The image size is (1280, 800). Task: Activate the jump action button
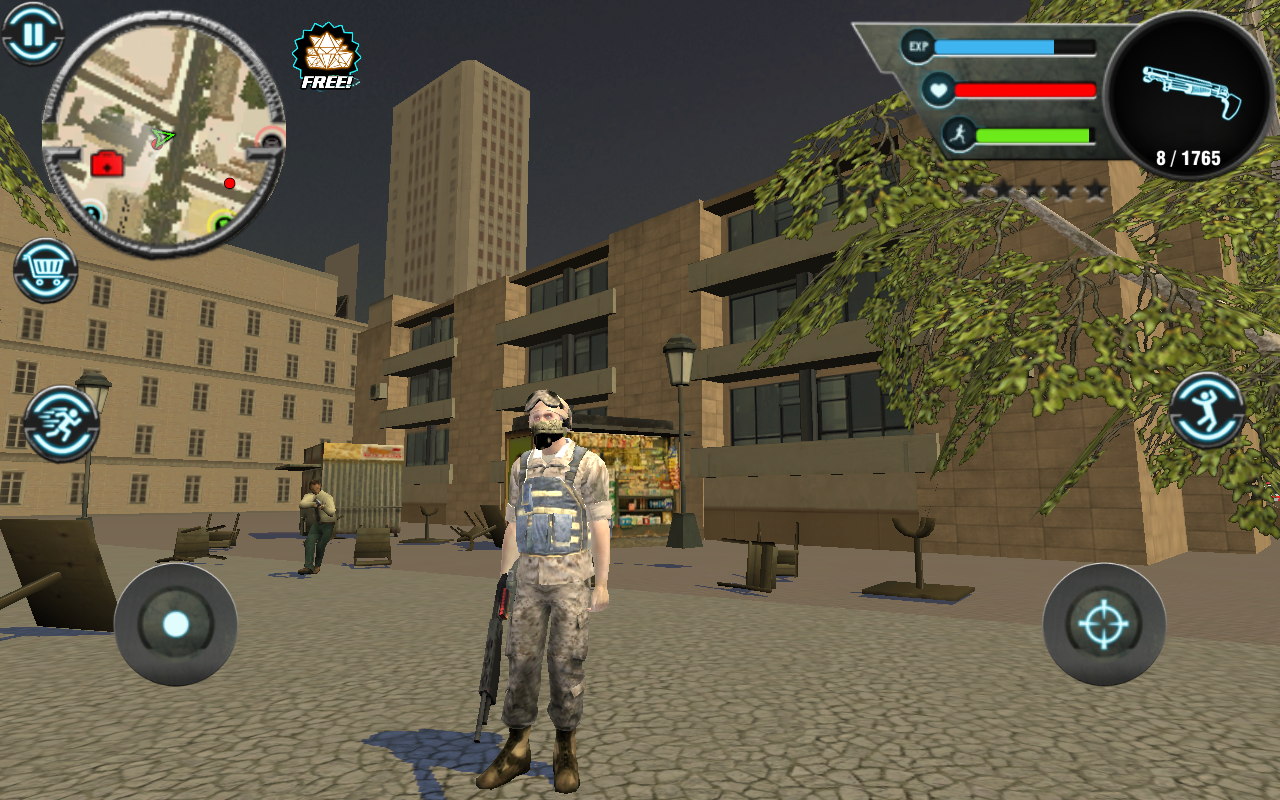[x=1207, y=410]
